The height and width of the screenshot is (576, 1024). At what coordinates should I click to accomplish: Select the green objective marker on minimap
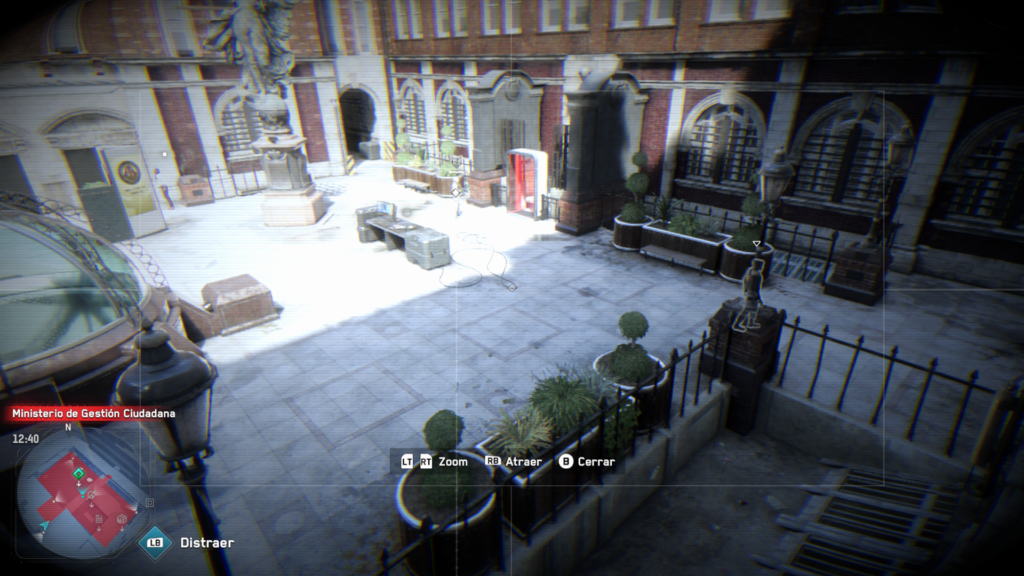tap(79, 474)
